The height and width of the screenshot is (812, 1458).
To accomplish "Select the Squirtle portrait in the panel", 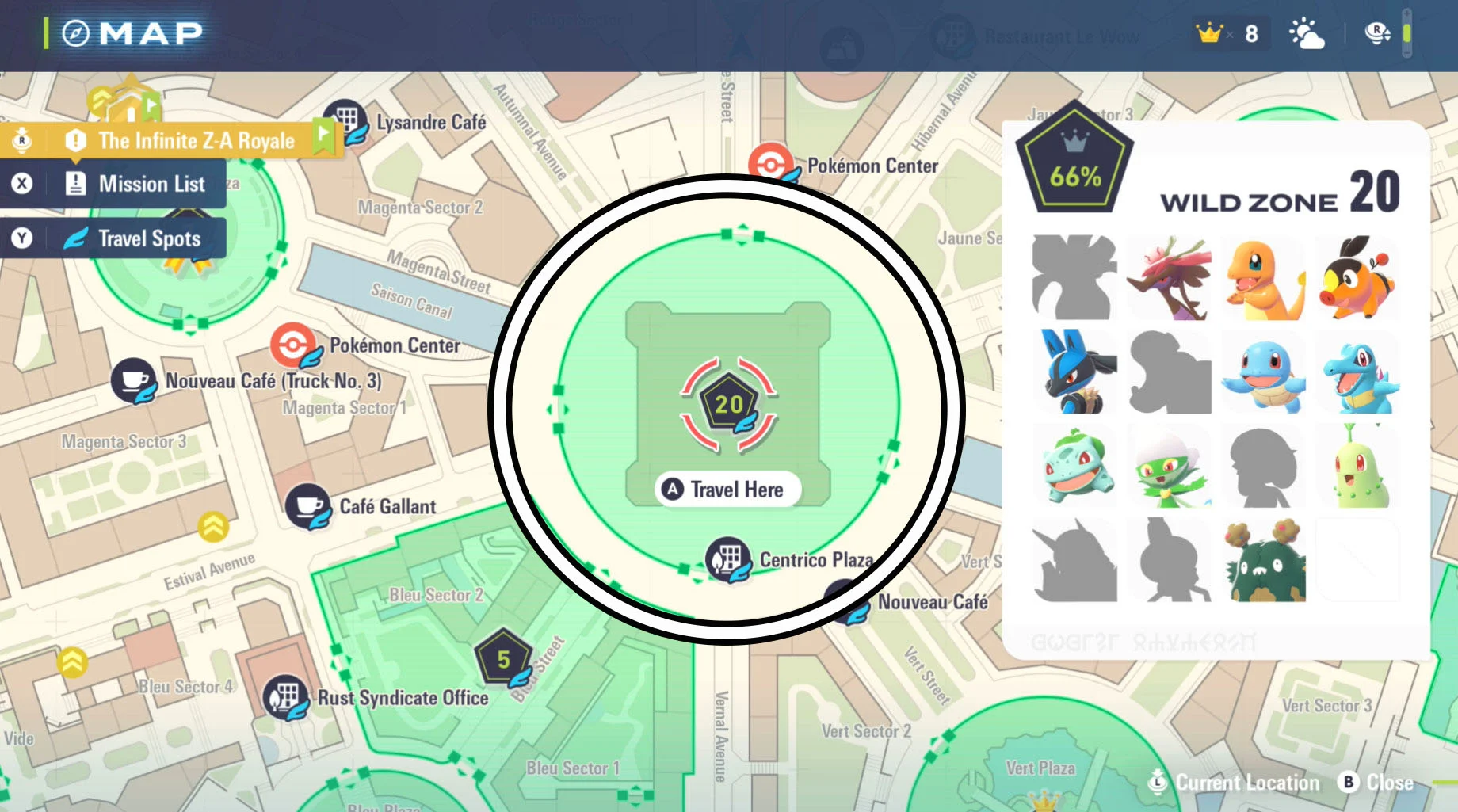I will click(1263, 372).
